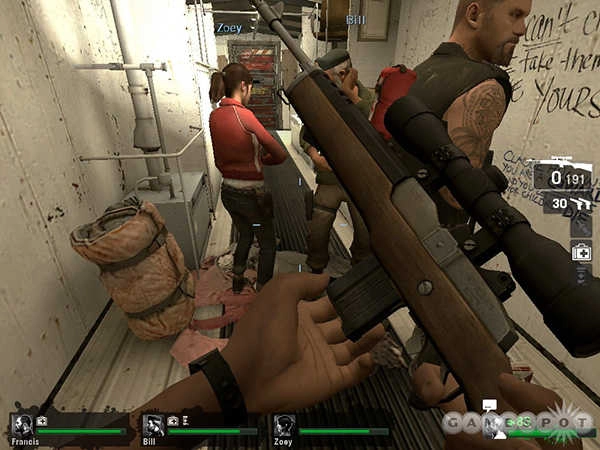
Task: Select the first aid kit slot
Action: [x=581, y=251]
